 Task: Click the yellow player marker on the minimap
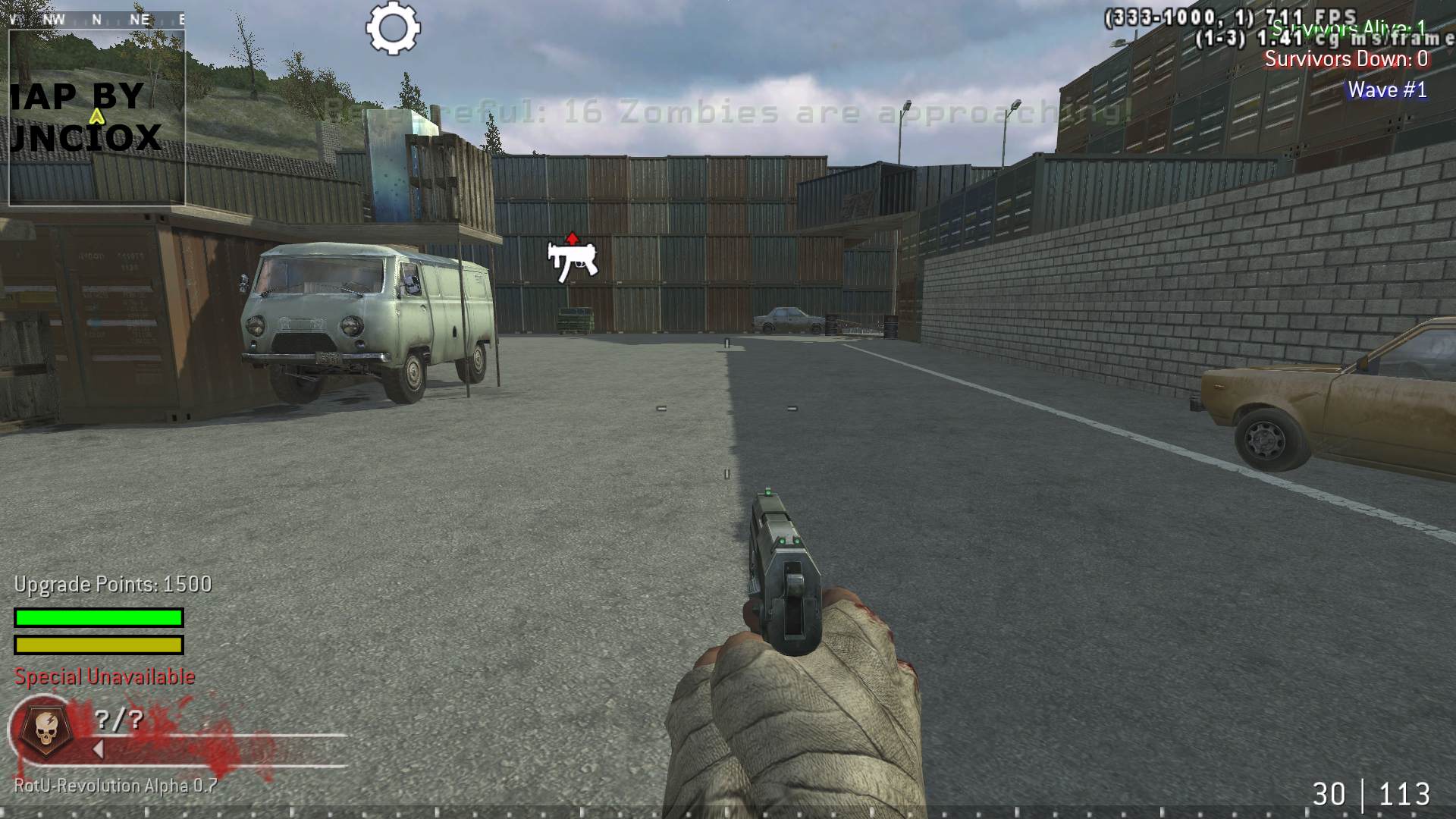click(x=96, y=118)
